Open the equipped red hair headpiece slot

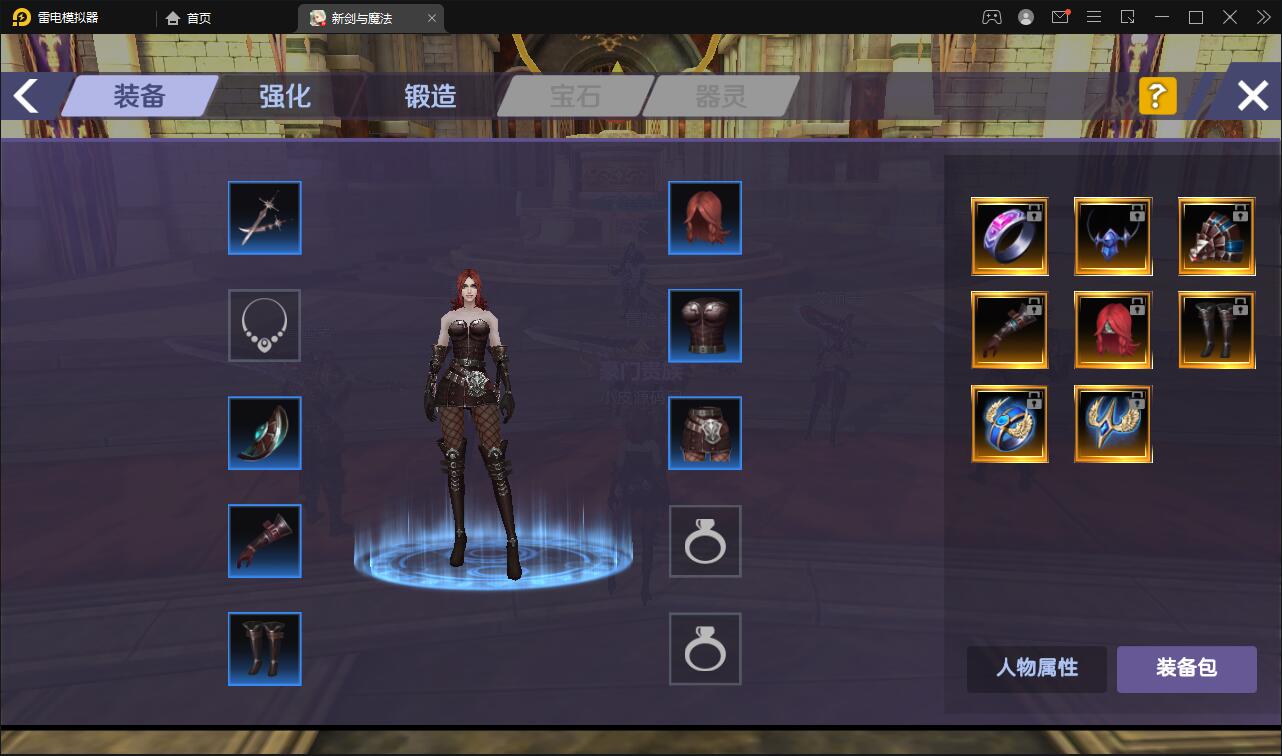(x=704, y=217)
